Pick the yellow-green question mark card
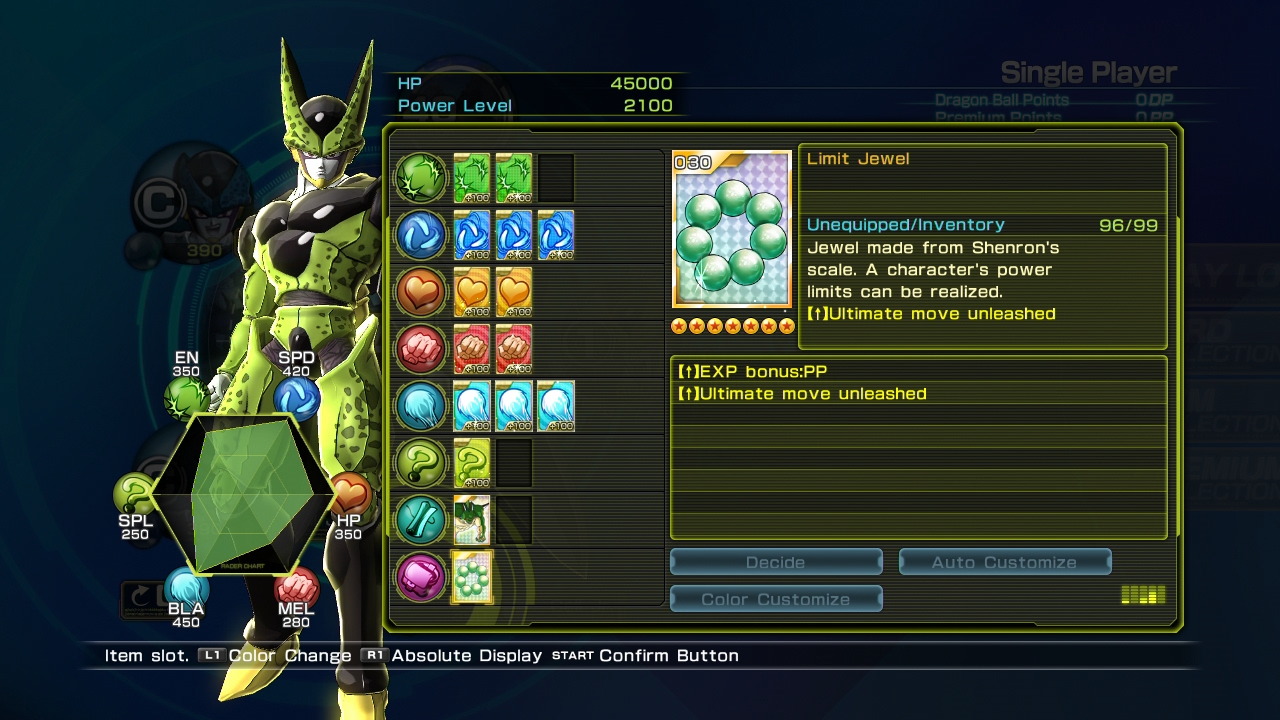The height and width of the screenshot is (720, 1280). pos(472,463)
